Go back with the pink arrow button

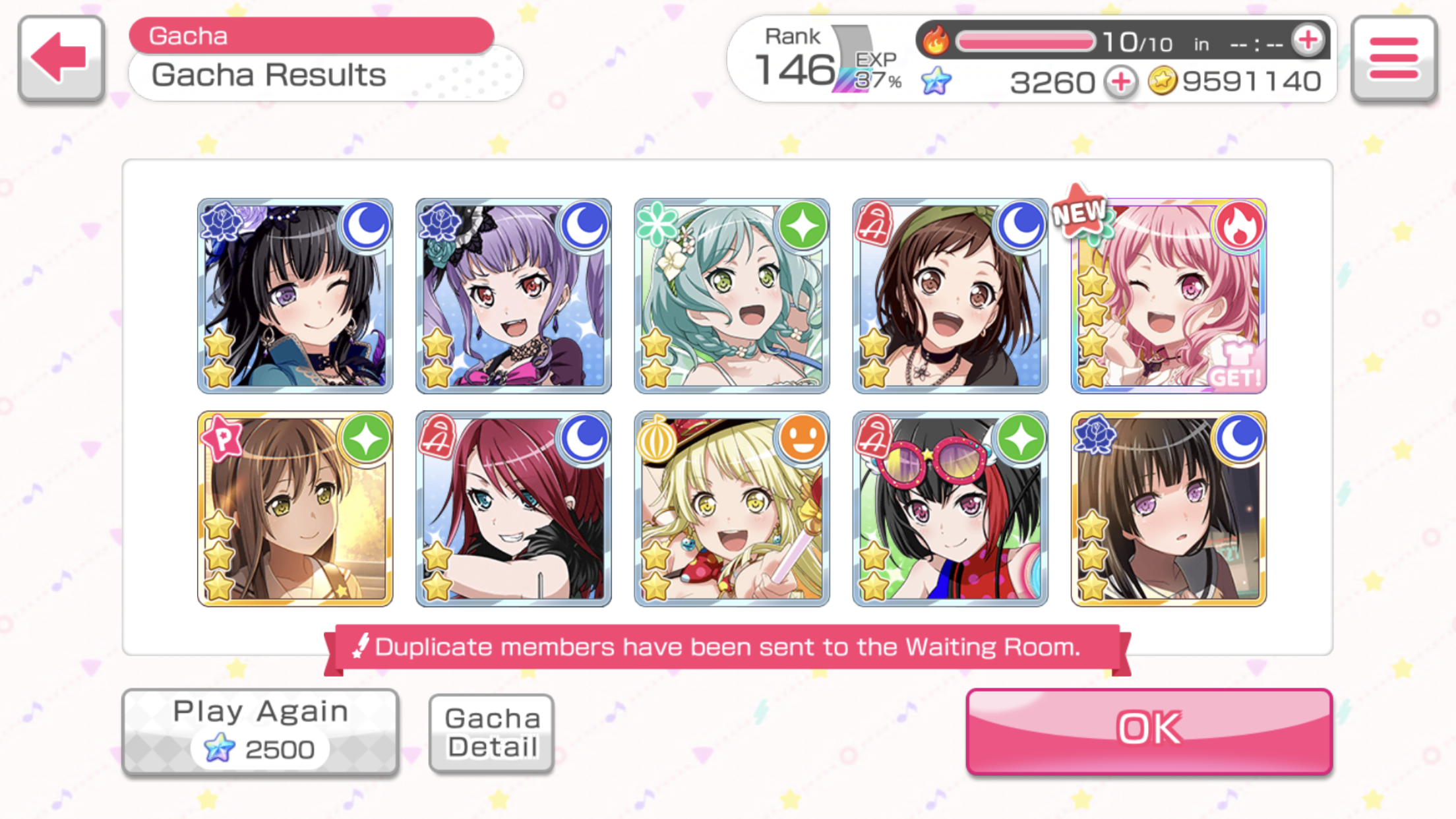click(x=61, y=59)
